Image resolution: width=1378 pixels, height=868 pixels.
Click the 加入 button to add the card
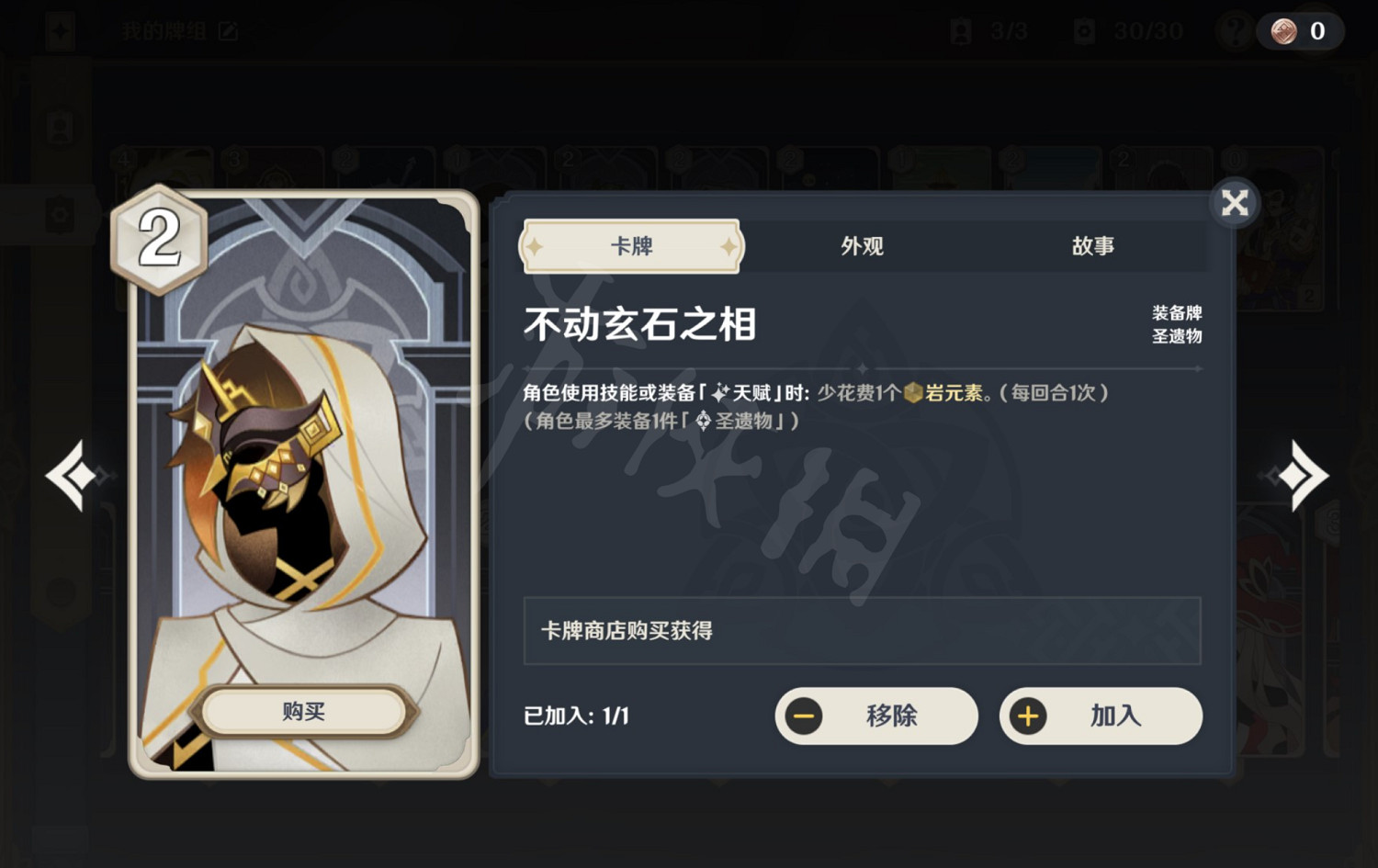[1101, 716]
